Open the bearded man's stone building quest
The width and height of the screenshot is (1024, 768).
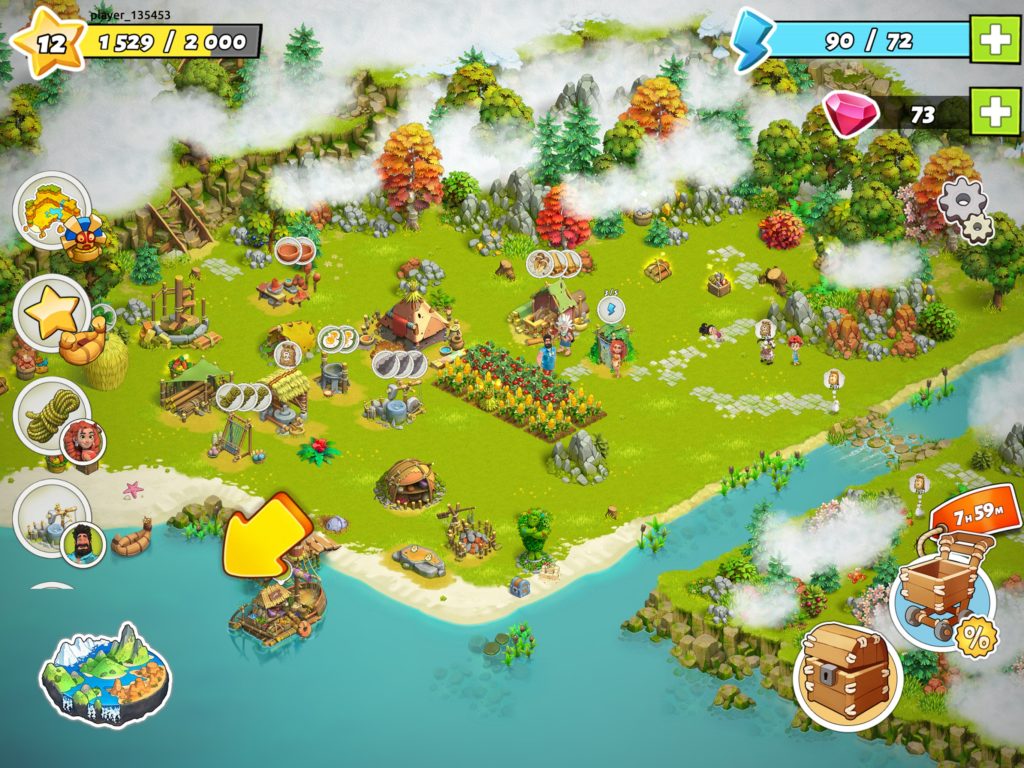click(x=52, y=518)
